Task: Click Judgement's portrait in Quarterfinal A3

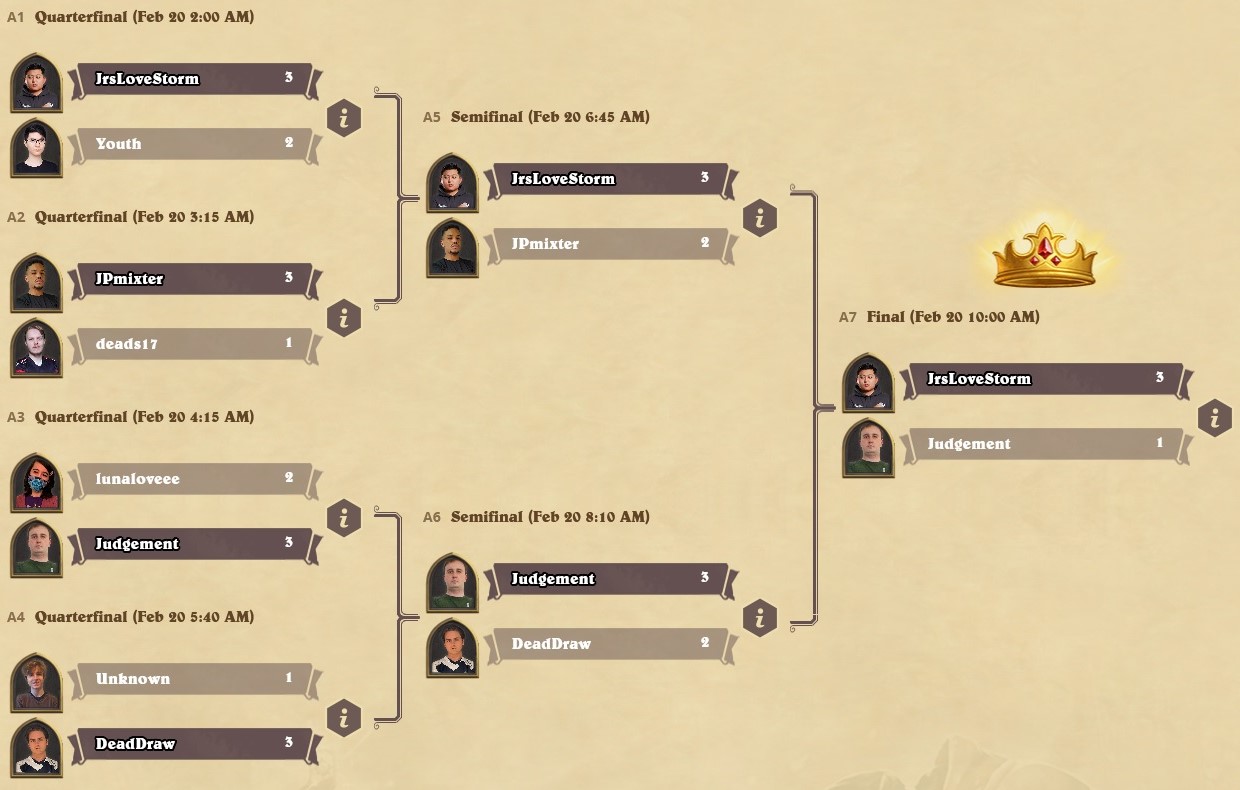Action: pos(37,548)
